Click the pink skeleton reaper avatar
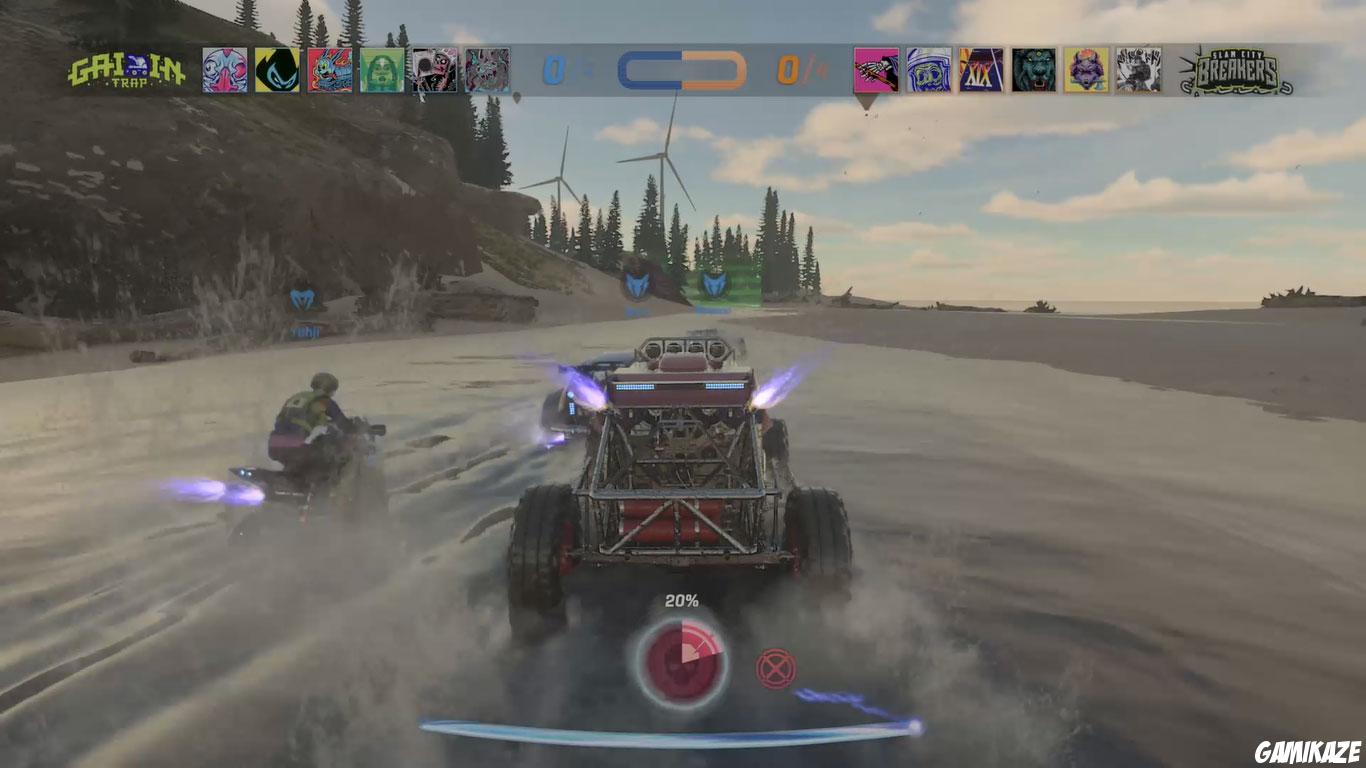This screenshot has height=768, width=1366. 875,70
